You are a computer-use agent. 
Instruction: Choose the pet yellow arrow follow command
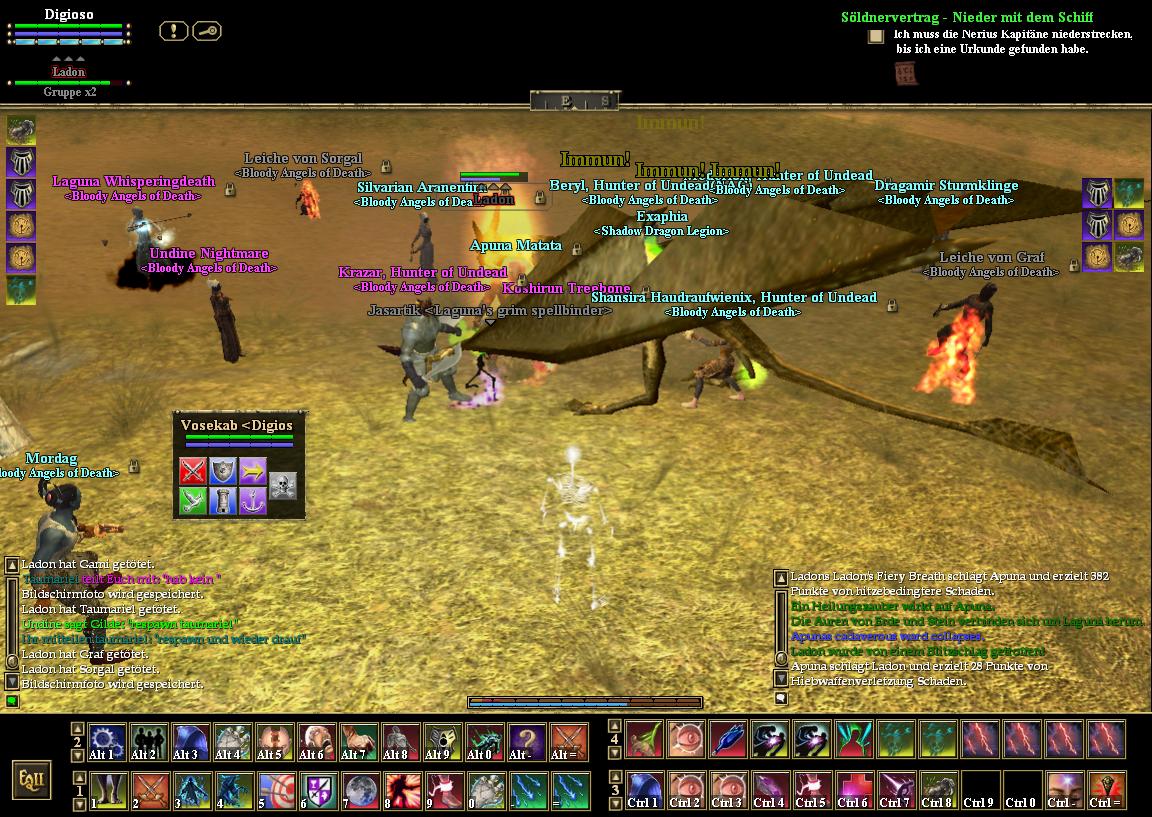(253, 471)
